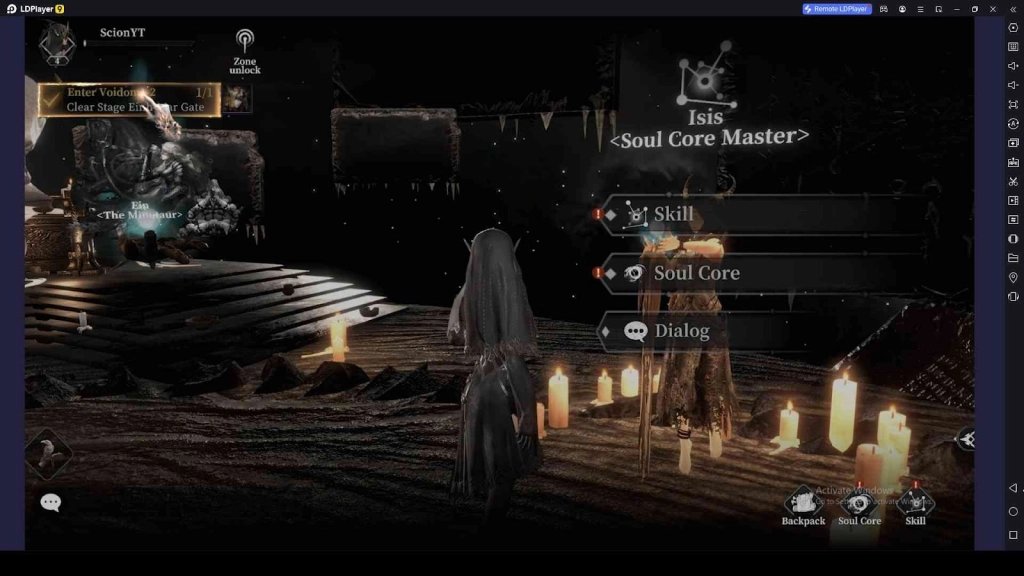Open the Skill option in Isis's menu

[760, 214]
